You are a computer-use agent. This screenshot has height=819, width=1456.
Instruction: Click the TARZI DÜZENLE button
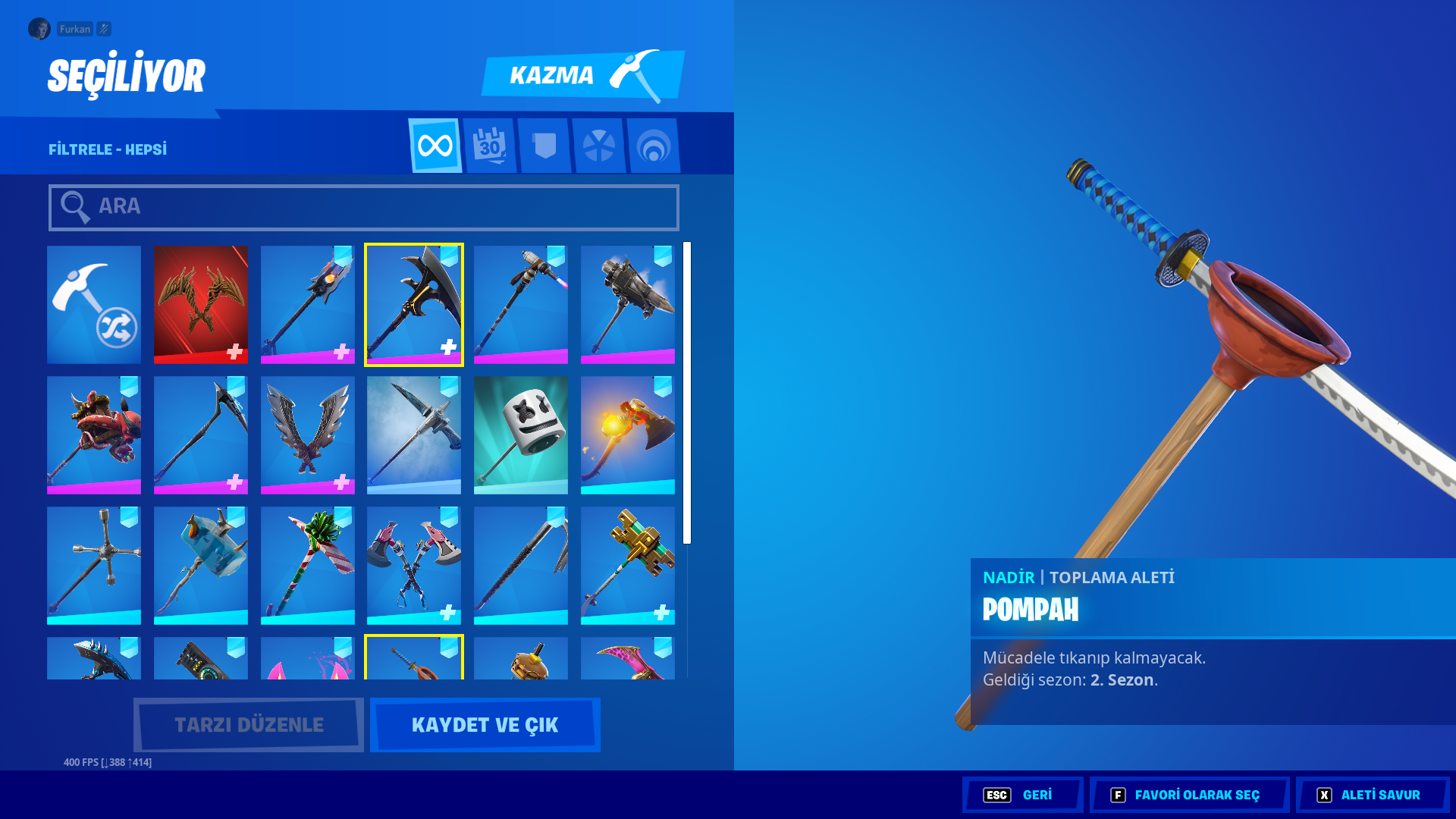[x=247, y=724]
